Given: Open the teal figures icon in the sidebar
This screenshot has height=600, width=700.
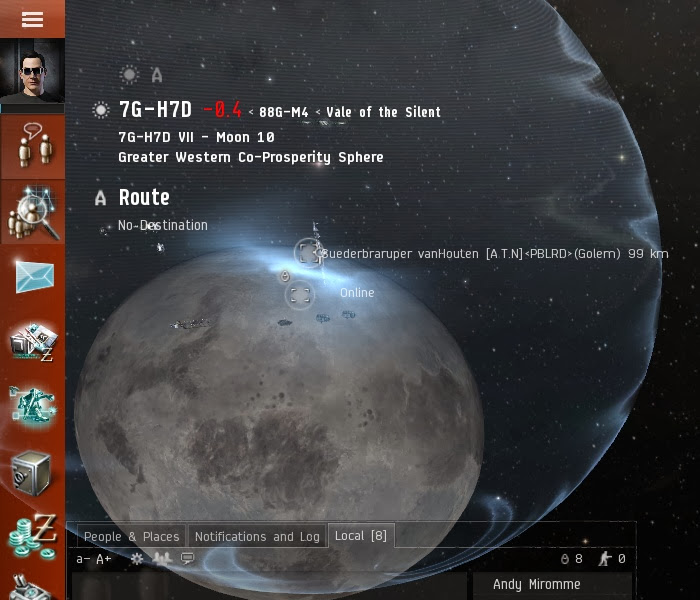Looking at the screenshot, I should pyautogui.click(x=32, y=407).
